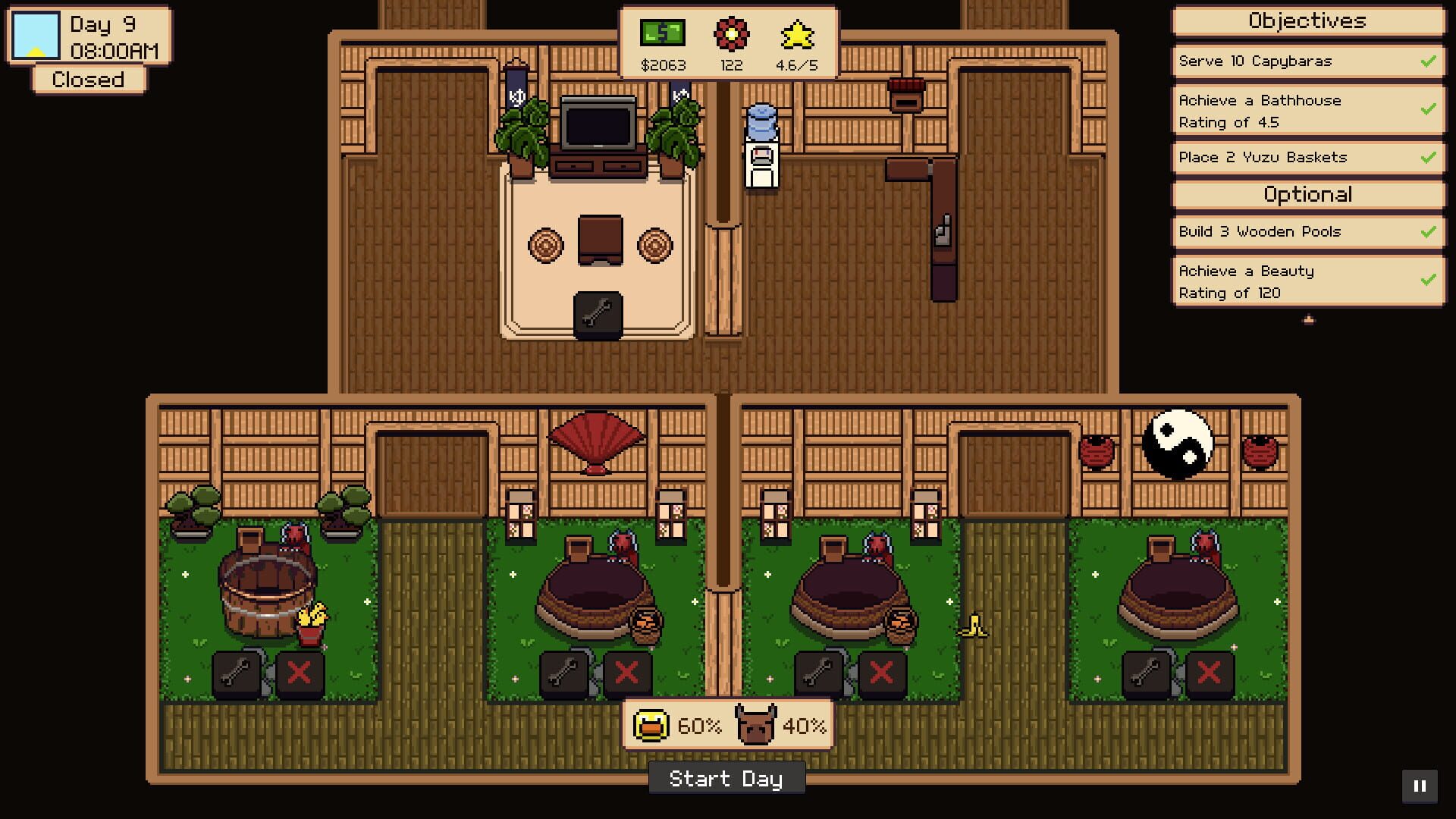1456x819 pixels.
Task: Click the red X to remove the stone pool
Action: [629, 672]
